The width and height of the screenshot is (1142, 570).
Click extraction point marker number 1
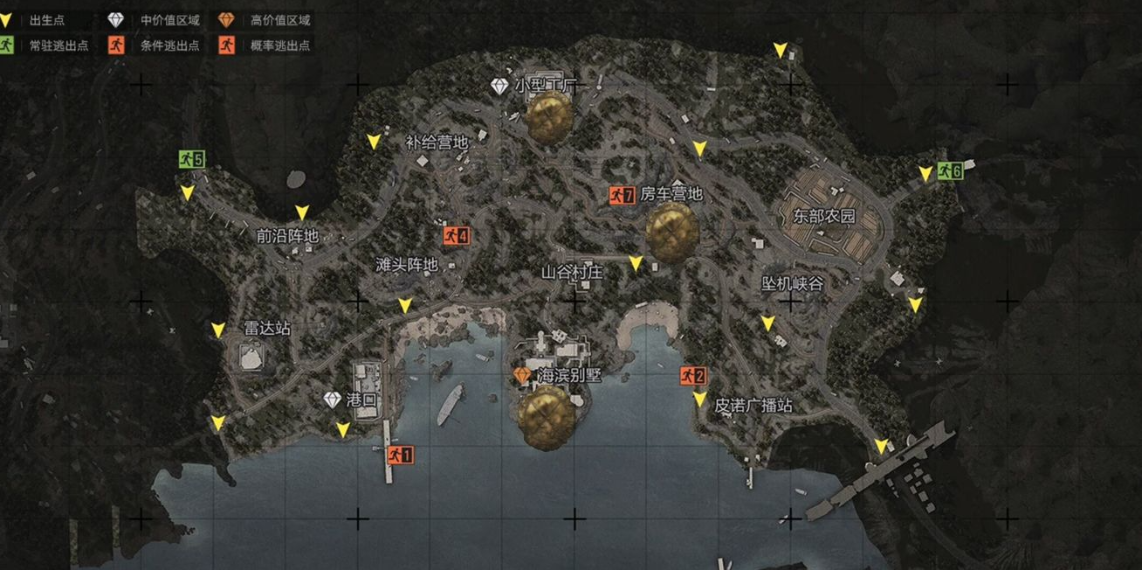click(x=399, y=454)
